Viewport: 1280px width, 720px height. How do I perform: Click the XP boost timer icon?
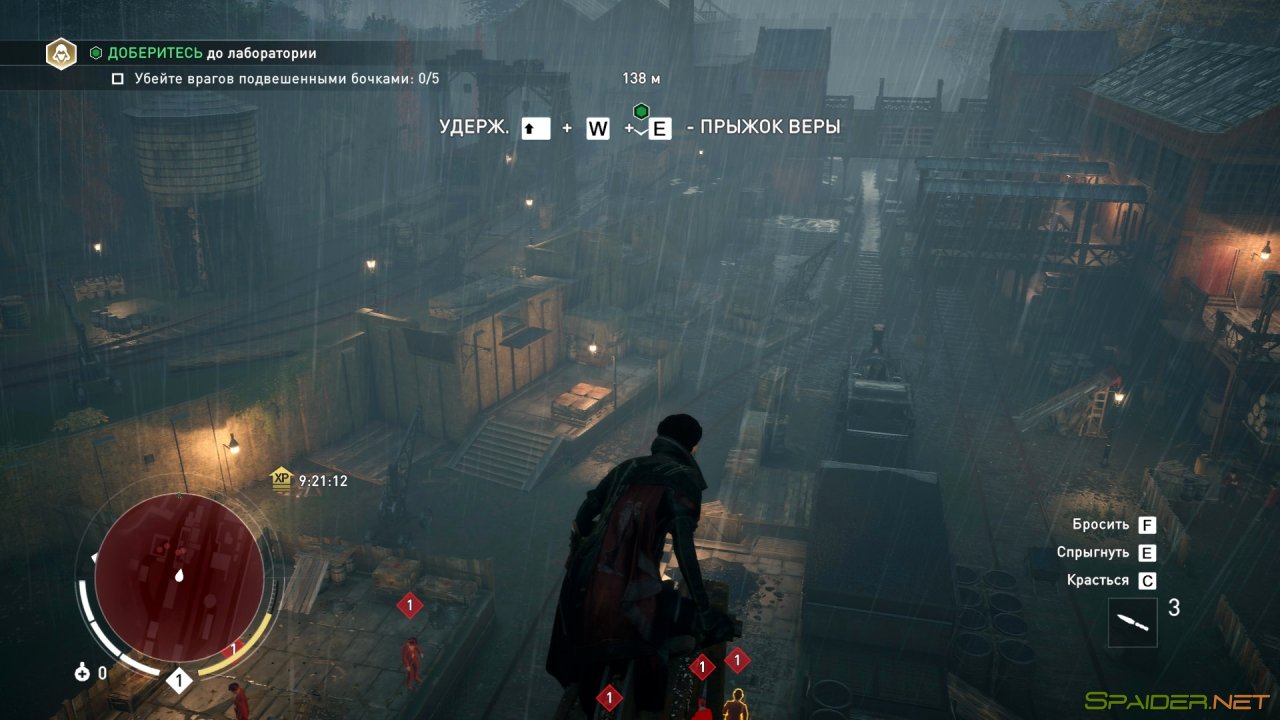coord(281,481)
